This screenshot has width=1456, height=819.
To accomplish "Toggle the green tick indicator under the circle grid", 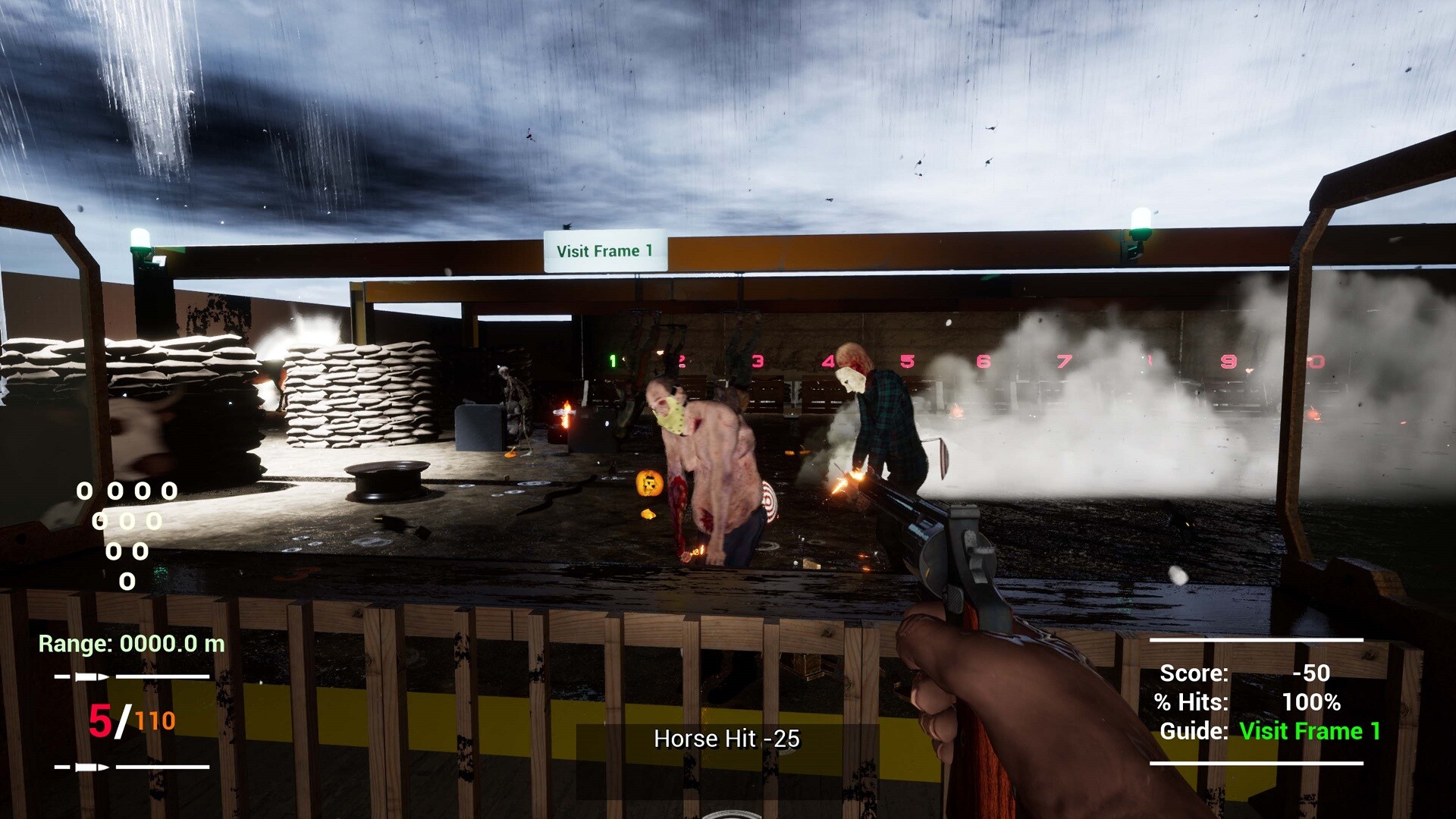I will point(161,571).
